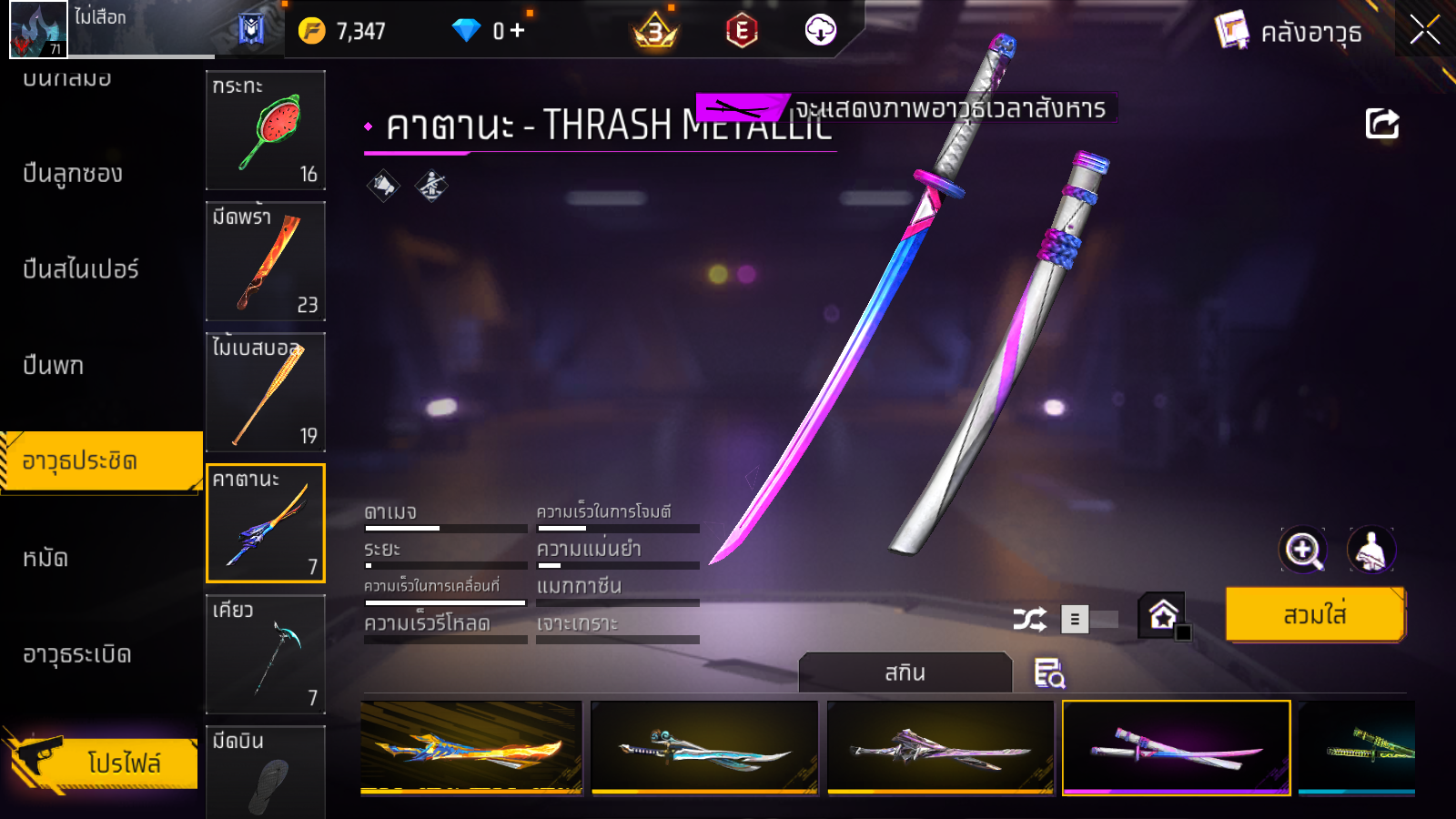Screen dimensions: 1456x819
Task: Add diamonds with the plus button
Action: (x=518, y=31)
